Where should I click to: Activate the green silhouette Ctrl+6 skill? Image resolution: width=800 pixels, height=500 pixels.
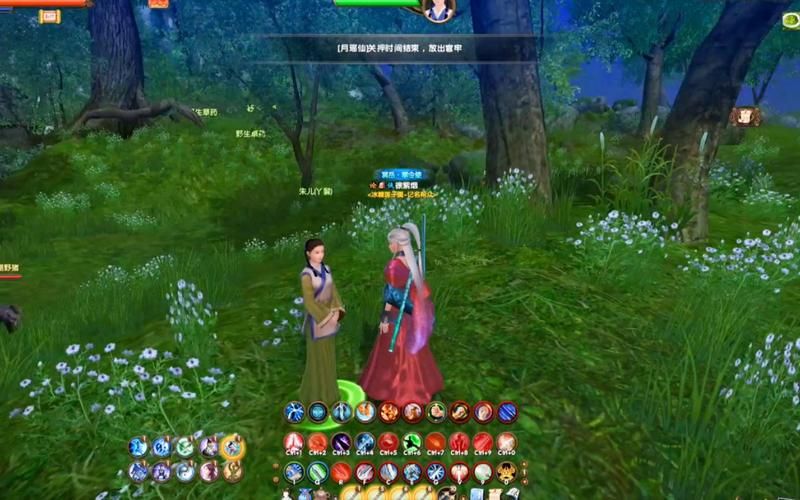[x=412, y=442]
